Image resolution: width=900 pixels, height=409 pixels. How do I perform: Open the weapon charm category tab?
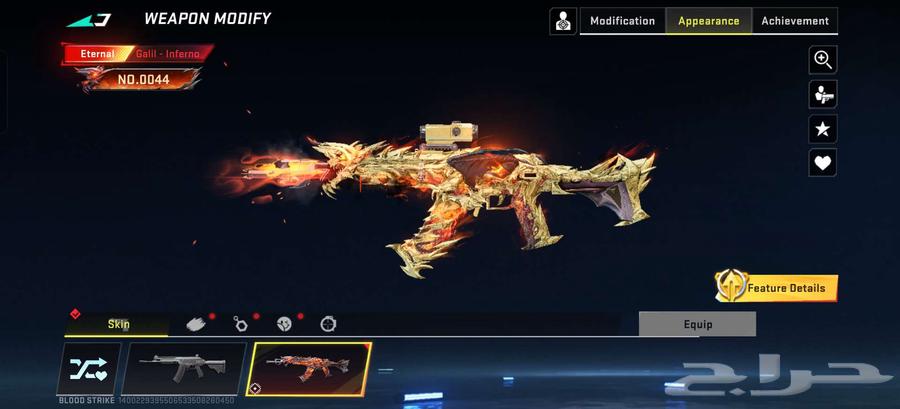click(x=241, y=324)
